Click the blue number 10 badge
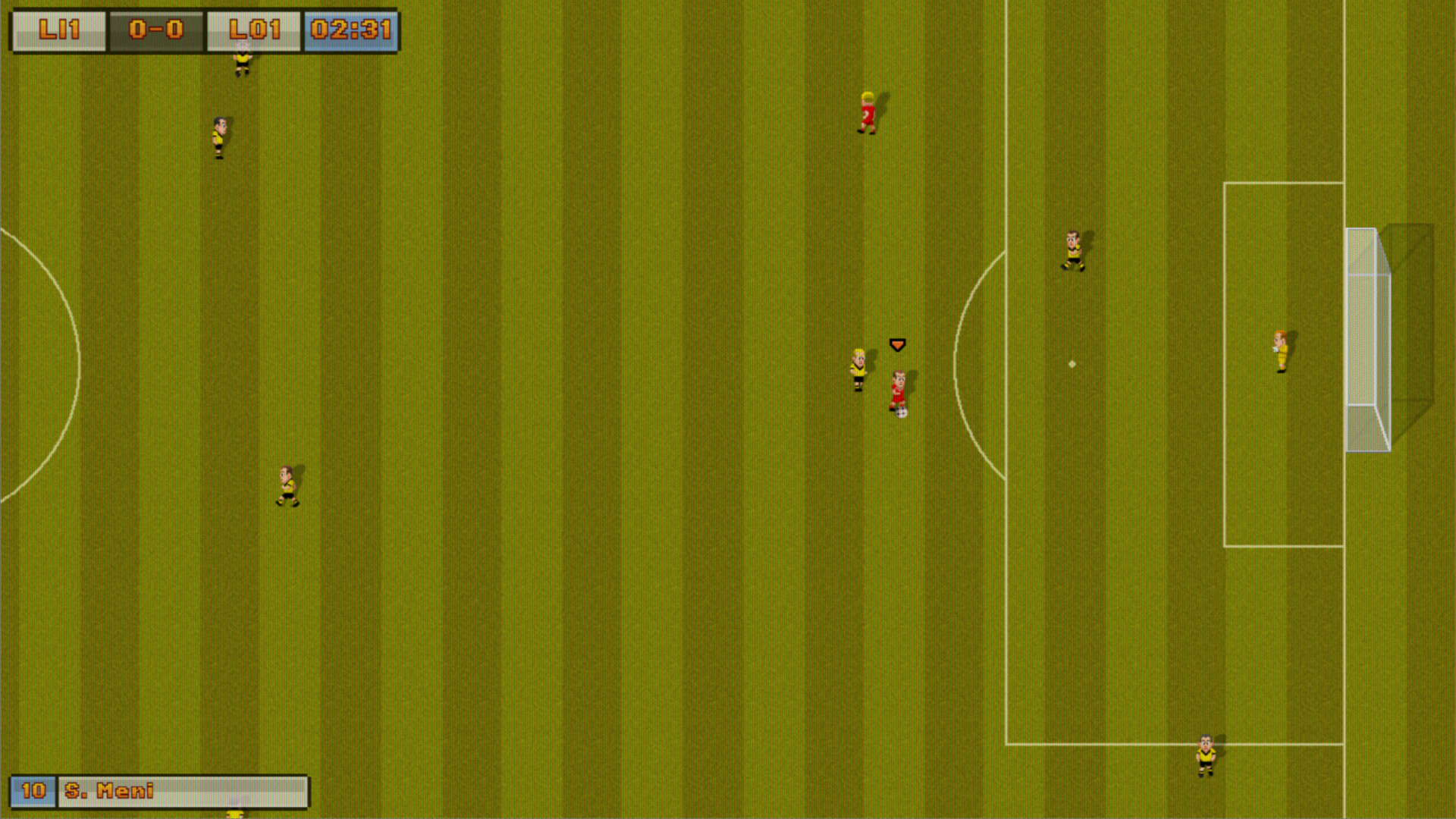Screen dimensions: 1456x819 (x=34, y=791)
